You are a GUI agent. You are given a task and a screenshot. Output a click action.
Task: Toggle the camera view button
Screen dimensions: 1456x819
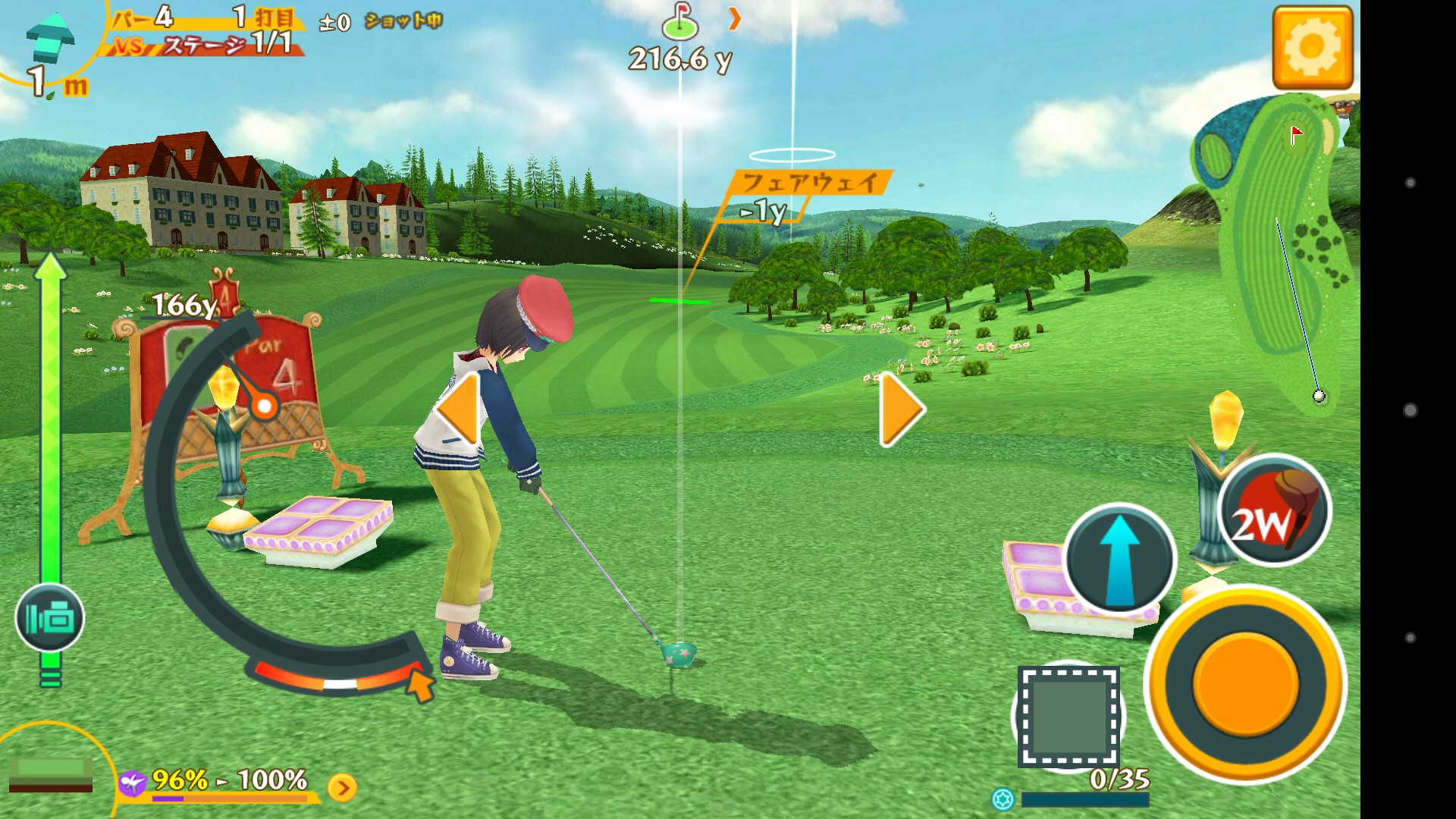(x=50, y=618)
